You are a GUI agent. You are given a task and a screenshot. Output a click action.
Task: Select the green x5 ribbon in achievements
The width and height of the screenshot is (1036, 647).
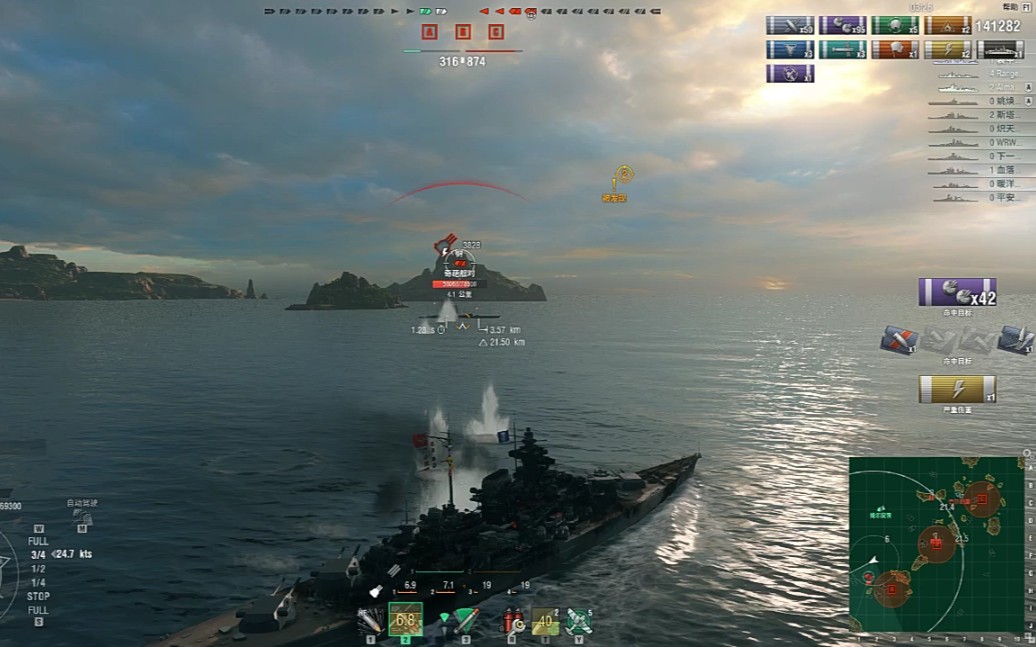[895, 25]
